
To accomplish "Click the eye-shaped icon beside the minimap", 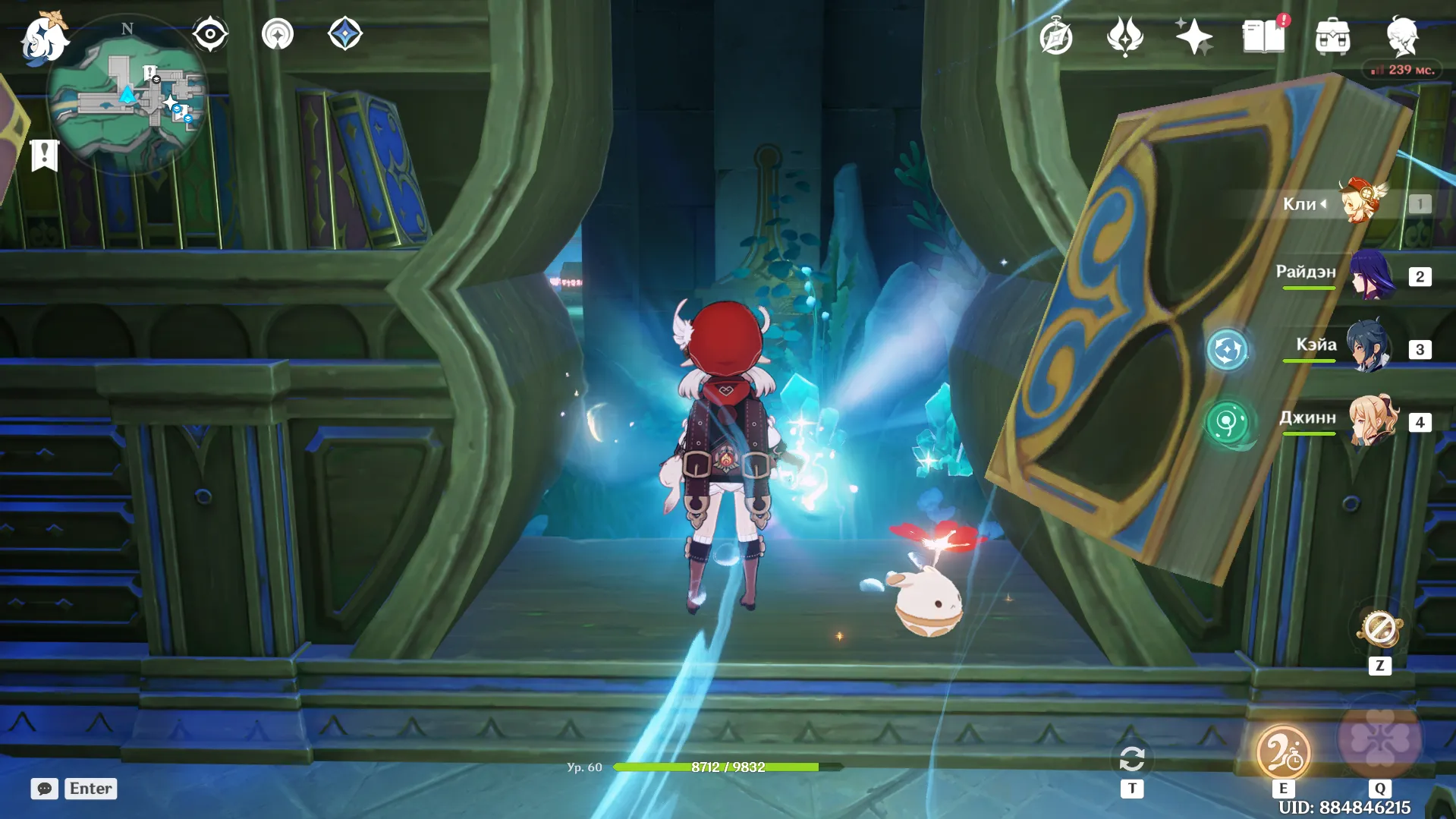I will point(209,34).
